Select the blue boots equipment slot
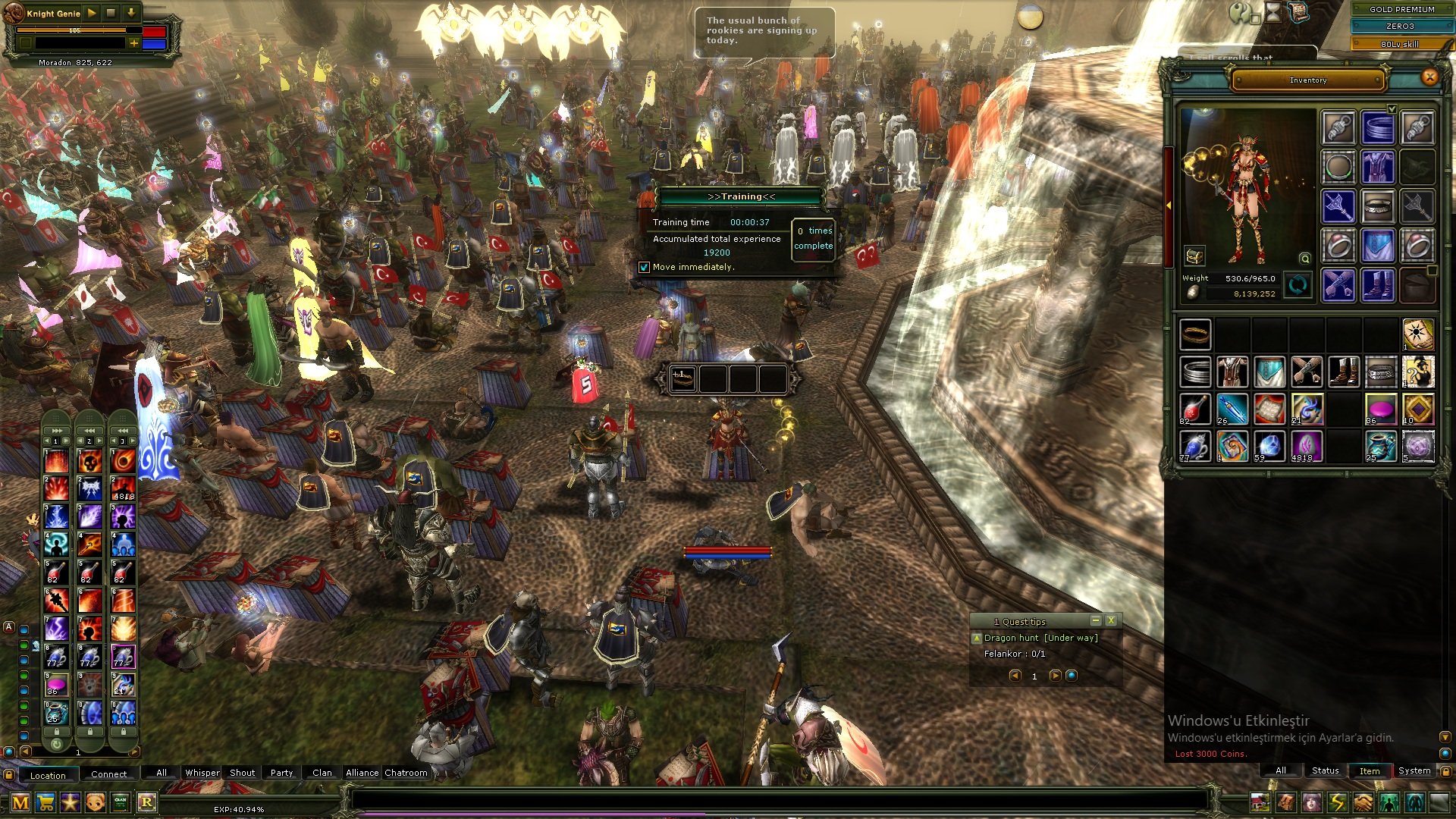The width and height of the screenshot is (1456, 819). pyautogui.click(x=1377, y=286)
